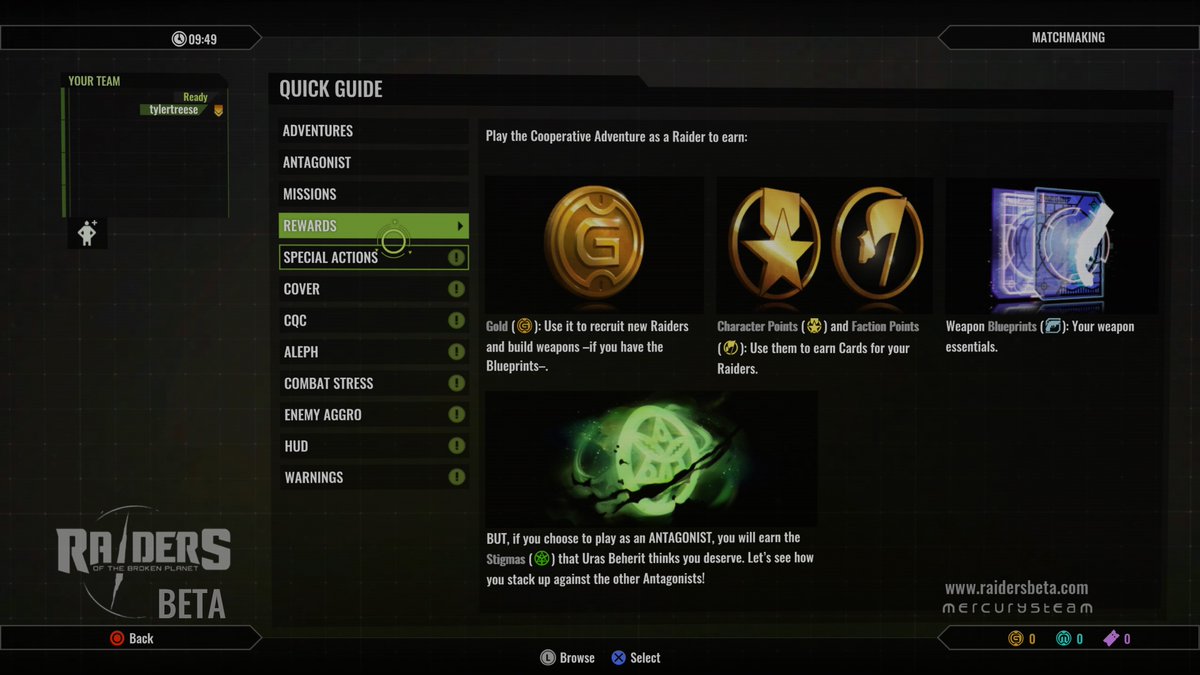Image resolution: width=1200 pixels, height=675 pixels.
Task: Show the Cover guide entry
Action: click(372, 289)
